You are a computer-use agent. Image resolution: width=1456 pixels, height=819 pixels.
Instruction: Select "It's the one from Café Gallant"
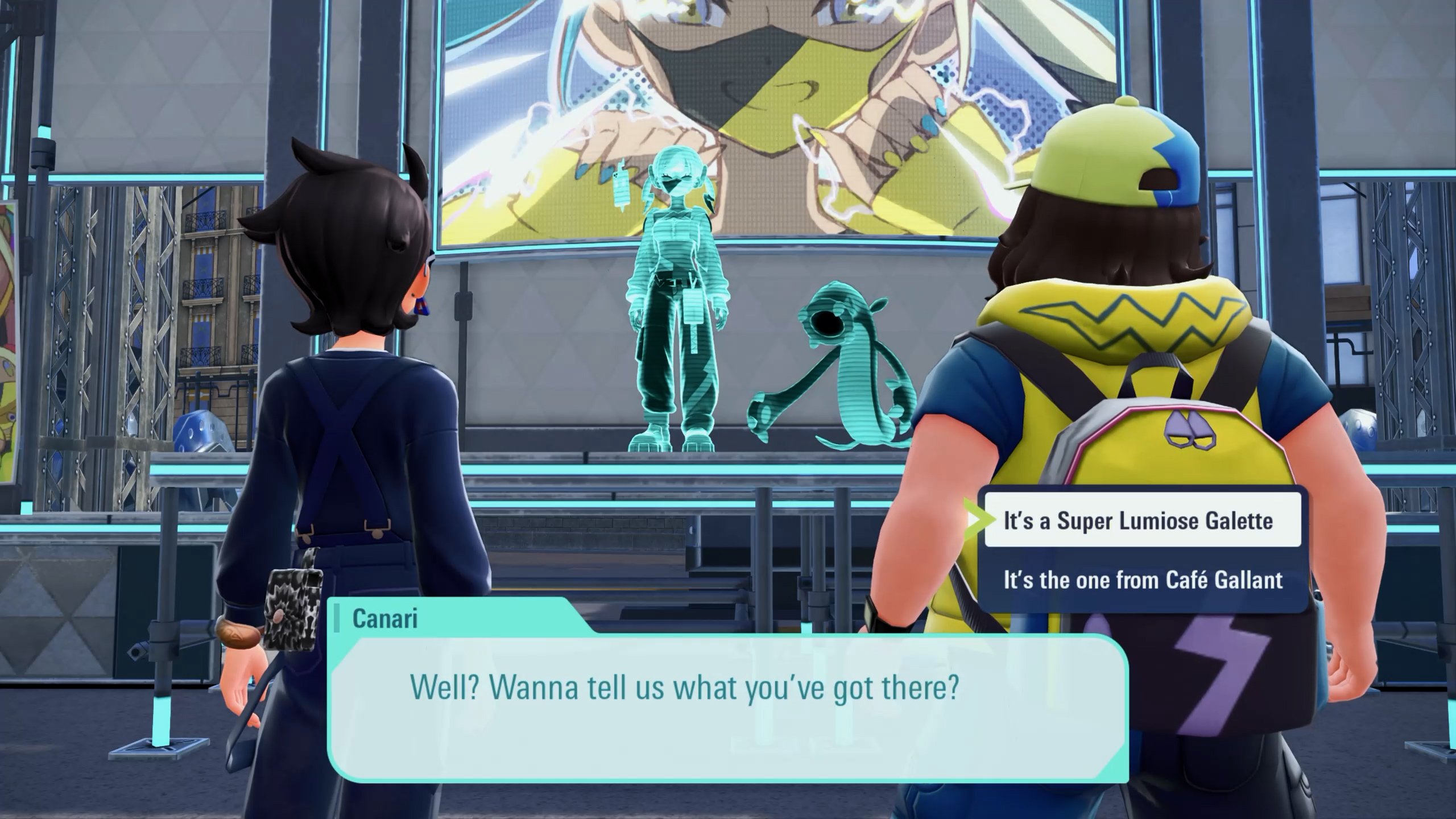[x=1142, y=580]
